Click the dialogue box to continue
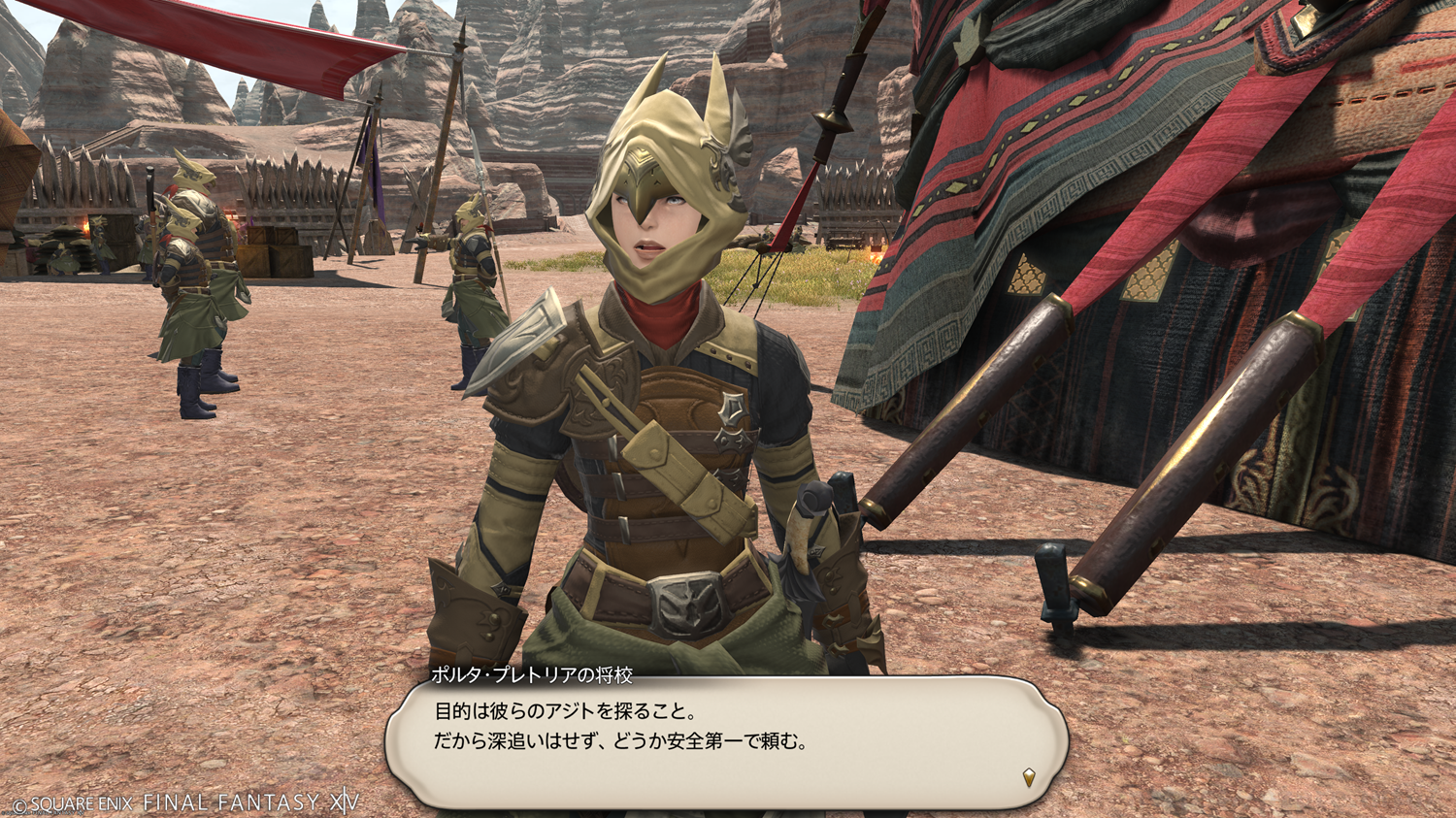 [726, 741]
